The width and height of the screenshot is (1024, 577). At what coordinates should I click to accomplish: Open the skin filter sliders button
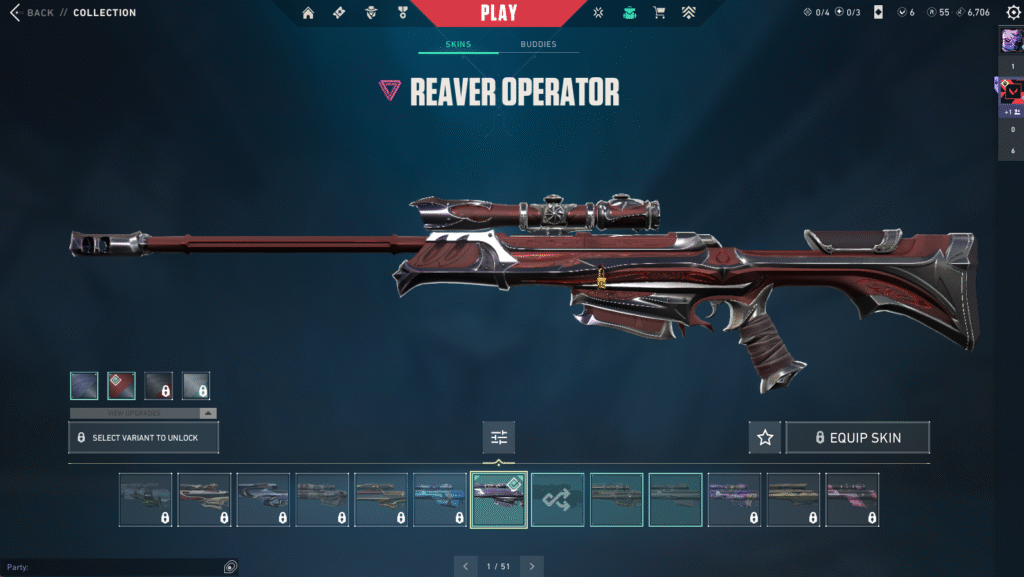click(x=499, y=437)
